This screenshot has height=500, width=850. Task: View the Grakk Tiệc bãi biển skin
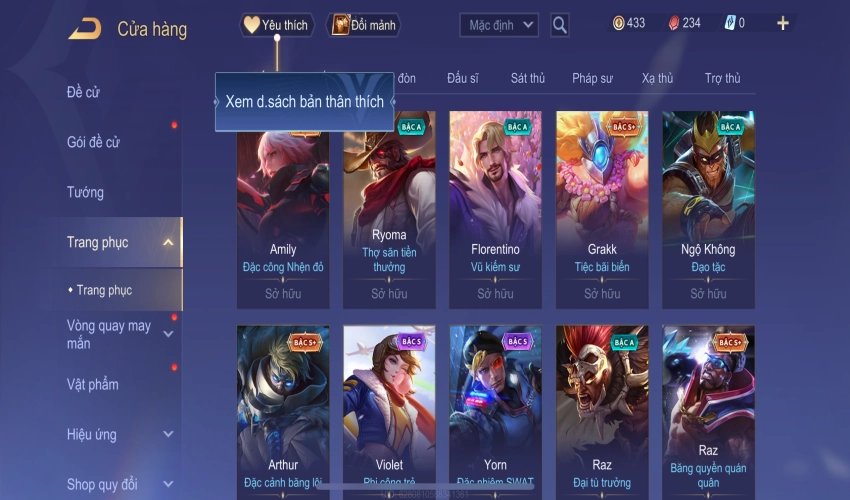[602, 208]
